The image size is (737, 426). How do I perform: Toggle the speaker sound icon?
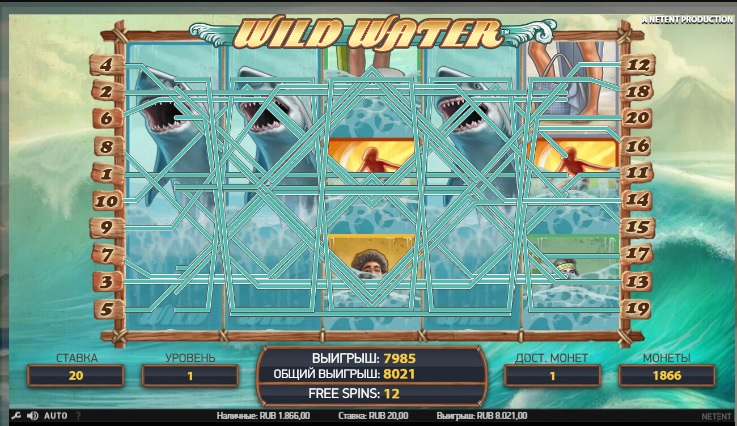32,415
